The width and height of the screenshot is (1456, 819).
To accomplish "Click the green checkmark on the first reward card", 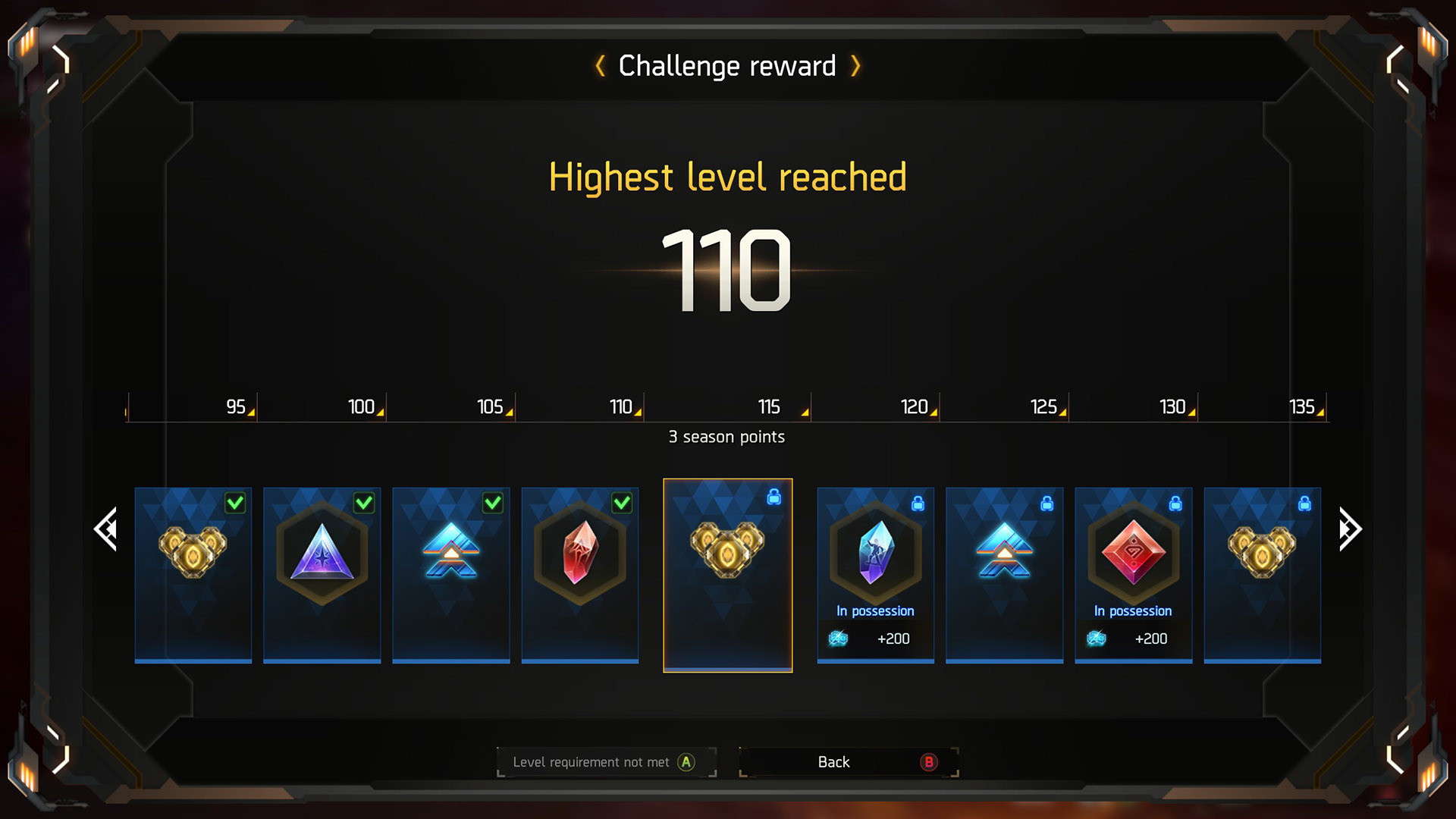I will [234, 503].
